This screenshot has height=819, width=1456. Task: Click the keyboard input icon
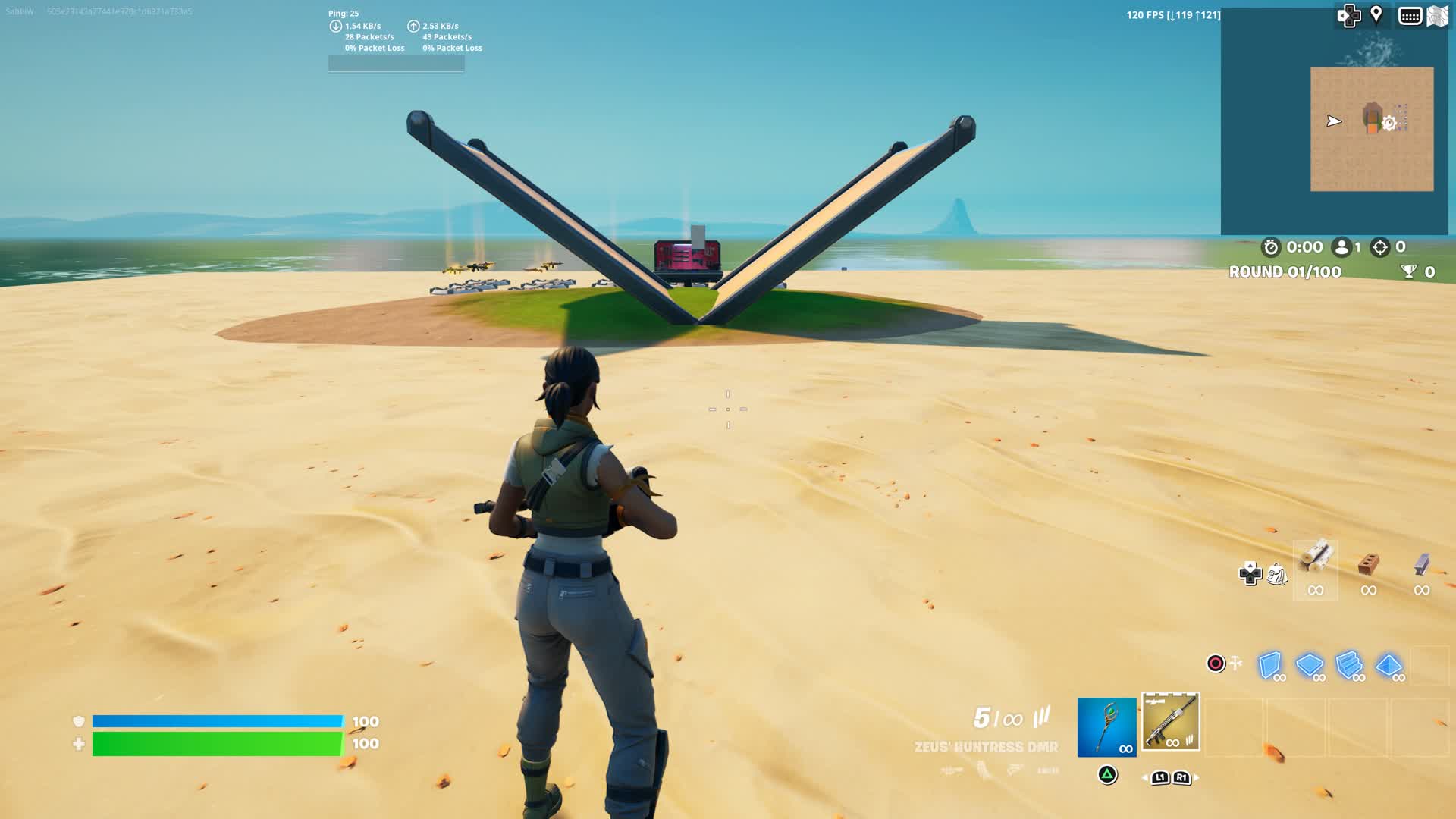pyautogui.click(x=1409, y=17)
